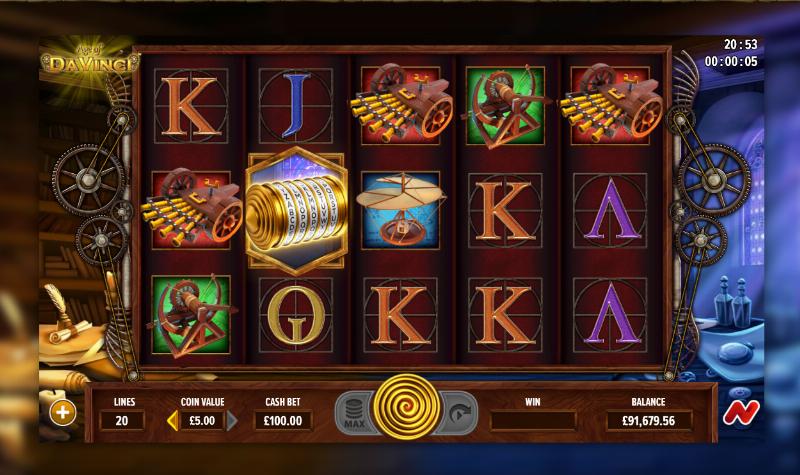Spin the reels with the golden spiral button
This screenshot has width=800, height=475.
(x=407, y=410)
